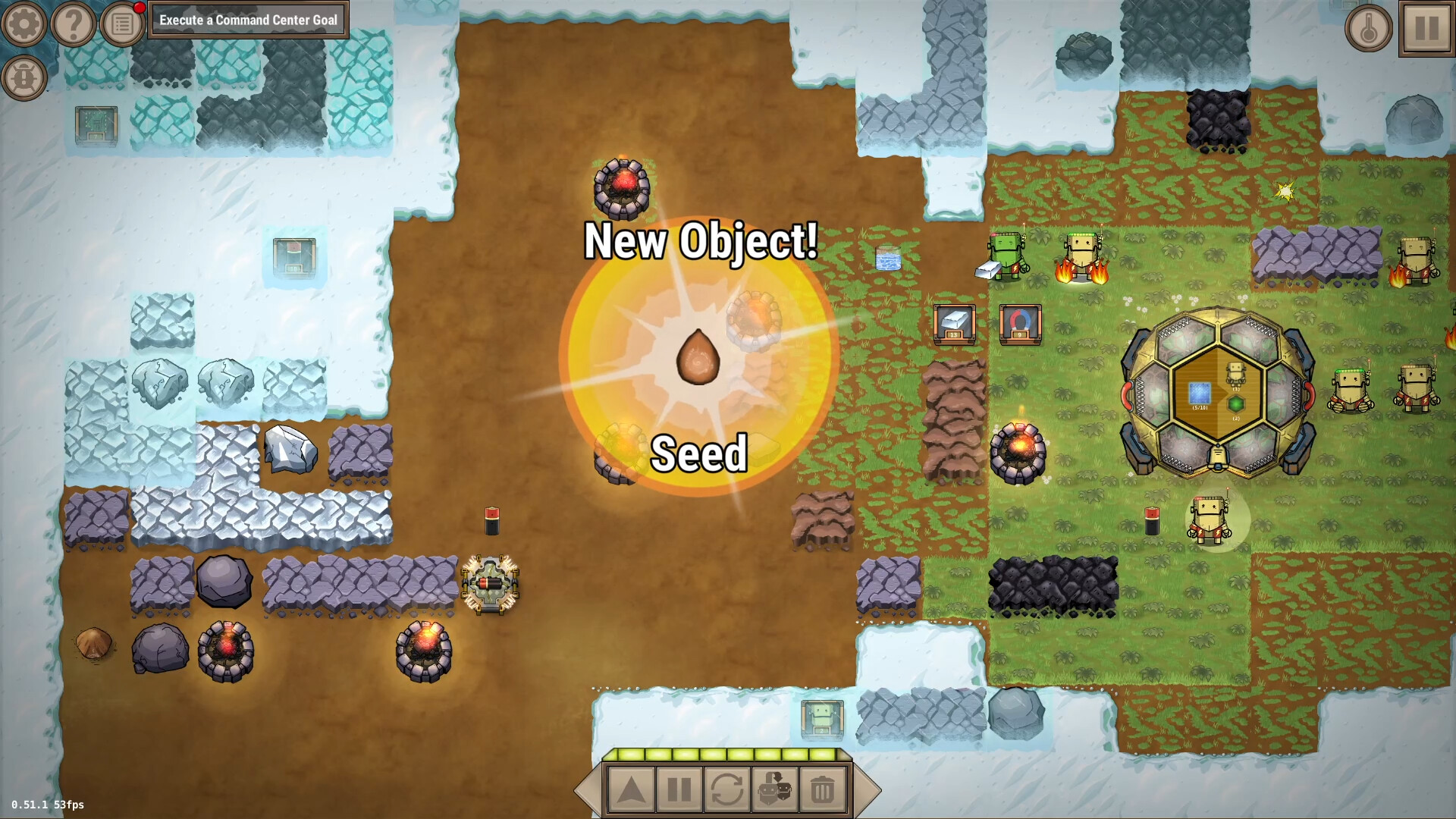The height and width of the screenshot is (819, 1456).
Task: Open the help question mark panel
Action: (72, 23)
